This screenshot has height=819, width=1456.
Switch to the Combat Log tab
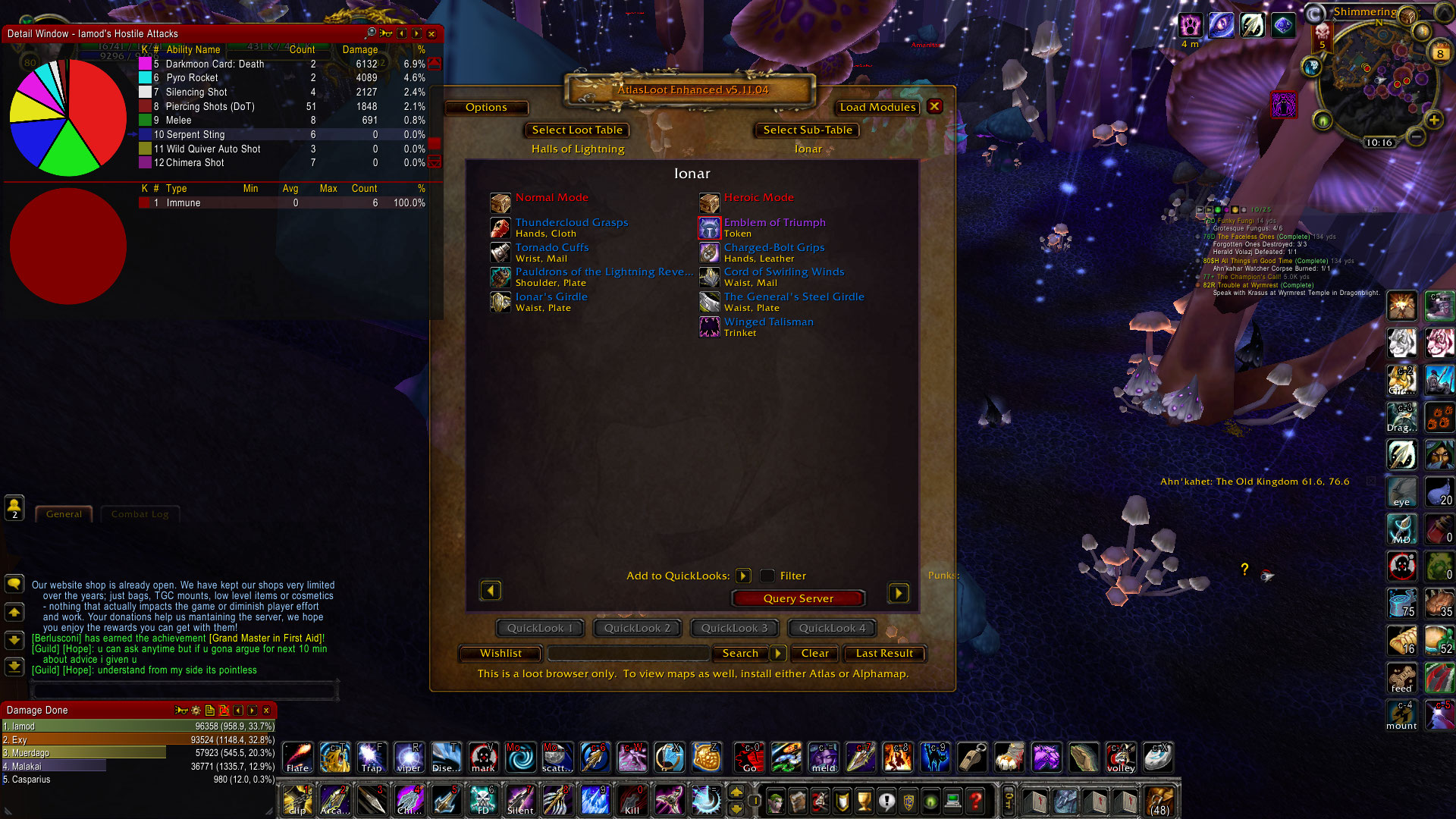click(x=140, y=513)
